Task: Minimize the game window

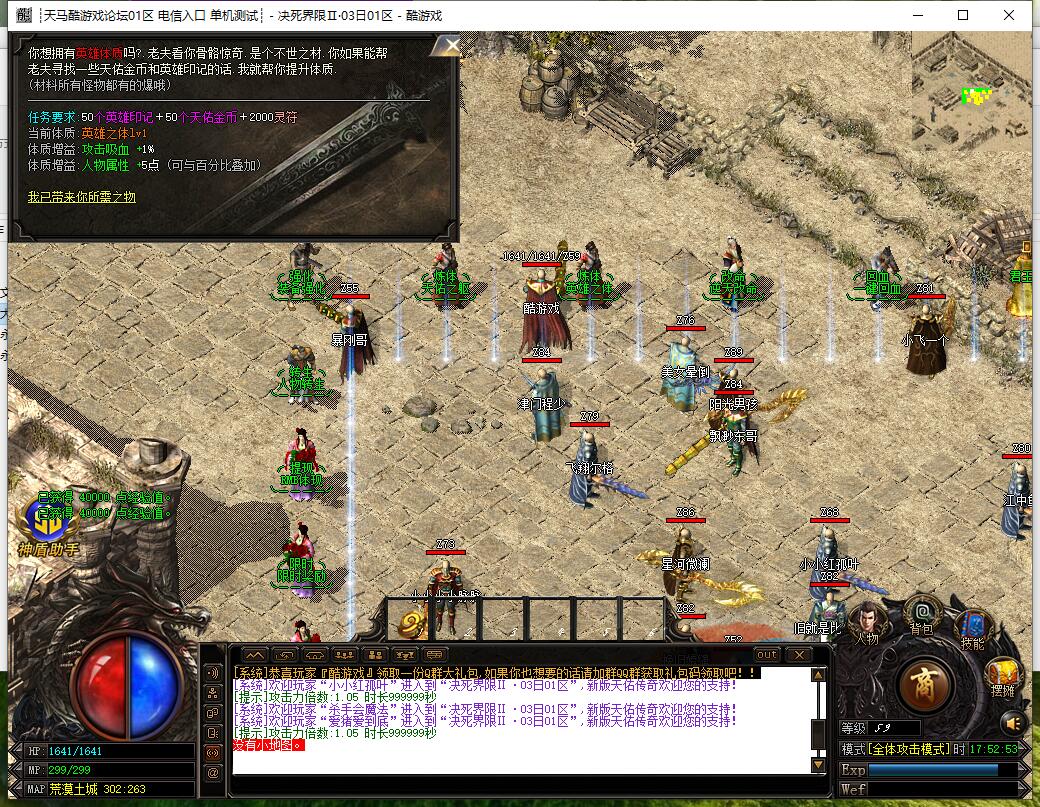Action: pos(917,15)
